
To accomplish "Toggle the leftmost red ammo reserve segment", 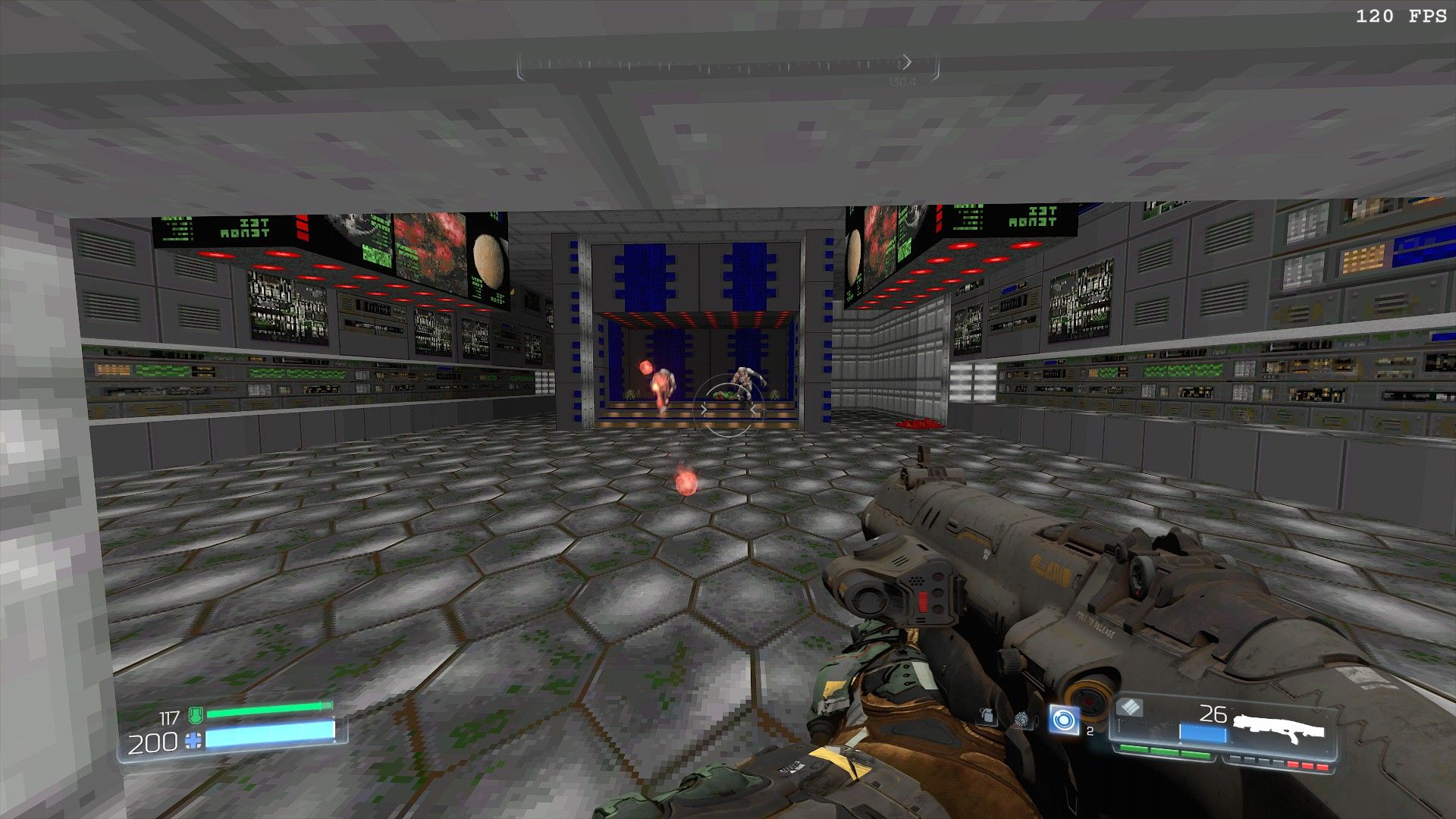I will pyautogui.click(x=1293, y=764).
